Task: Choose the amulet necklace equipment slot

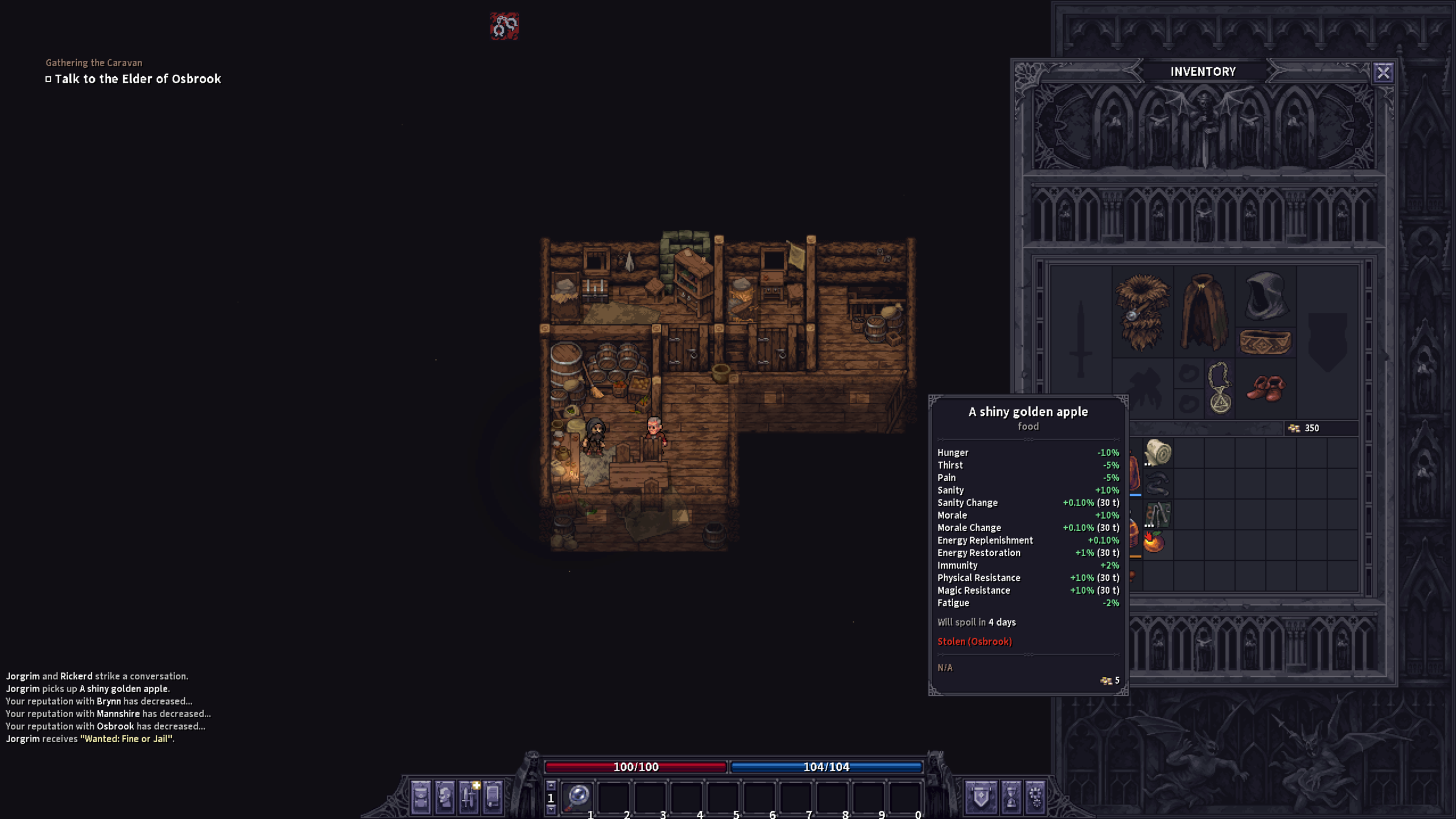Action: pyautogui.click(x=1220, y=388)
